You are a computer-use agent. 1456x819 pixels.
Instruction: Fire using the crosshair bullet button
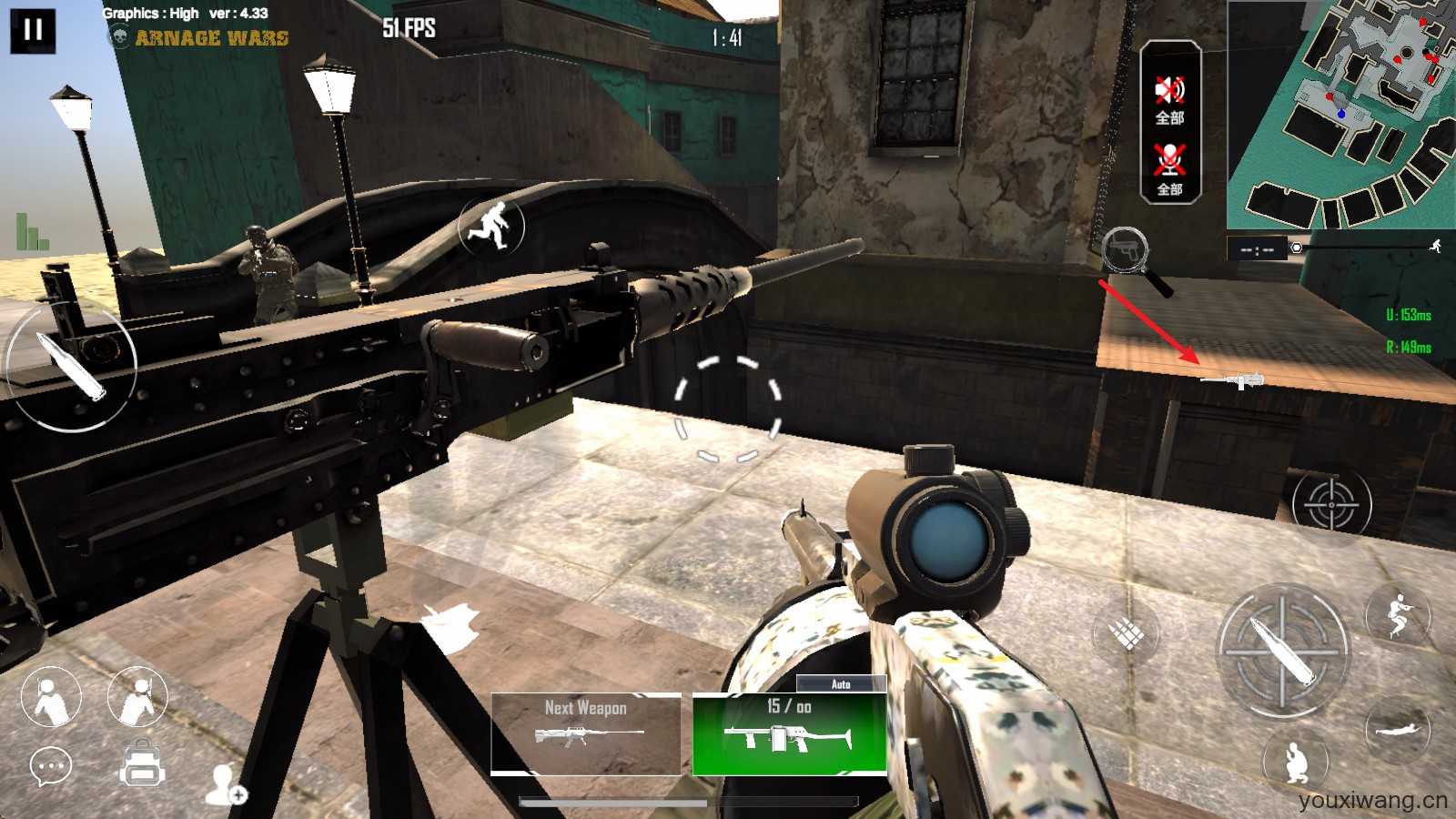pyautogui.click(x=1282, y=649)
